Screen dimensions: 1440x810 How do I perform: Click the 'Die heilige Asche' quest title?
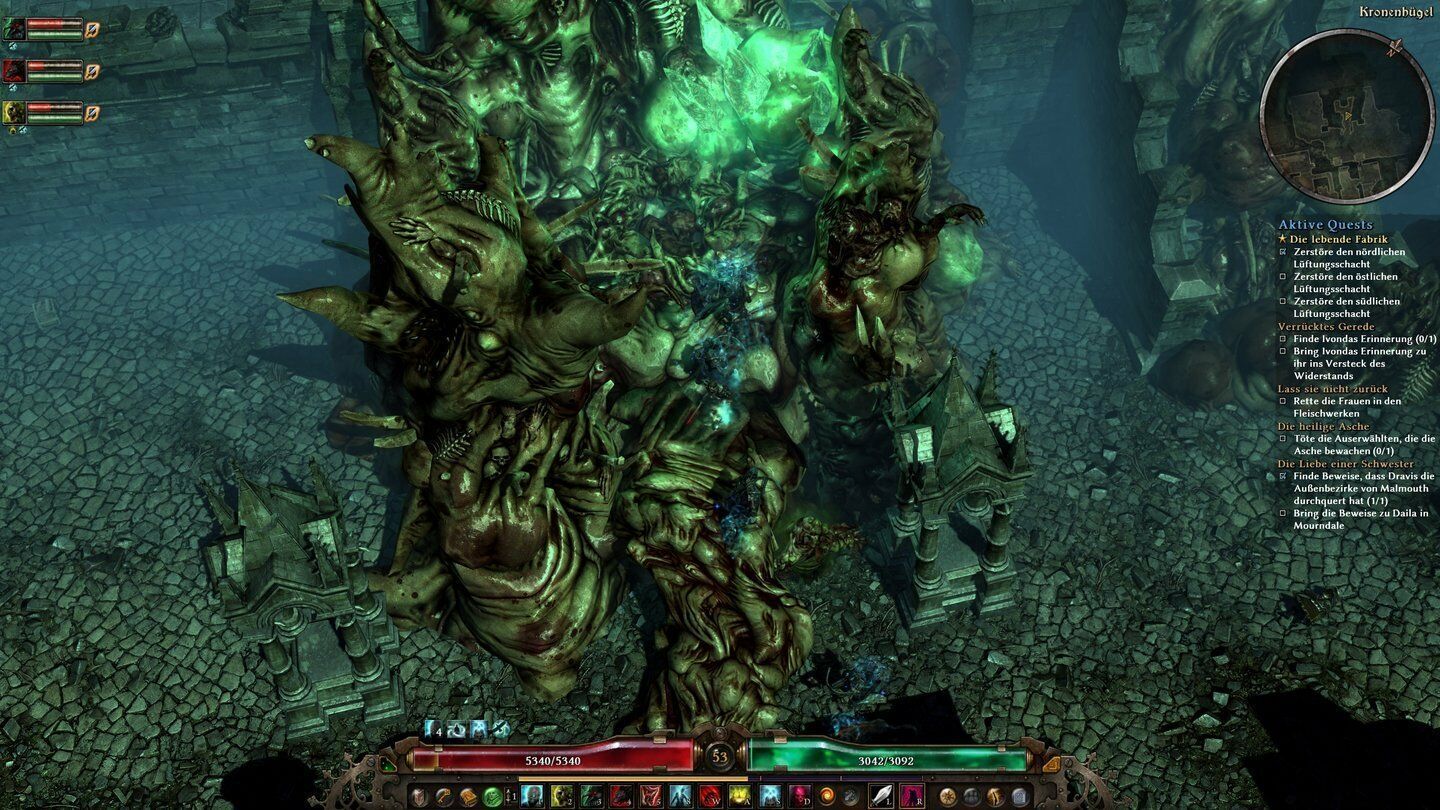tap(1322, 426)
